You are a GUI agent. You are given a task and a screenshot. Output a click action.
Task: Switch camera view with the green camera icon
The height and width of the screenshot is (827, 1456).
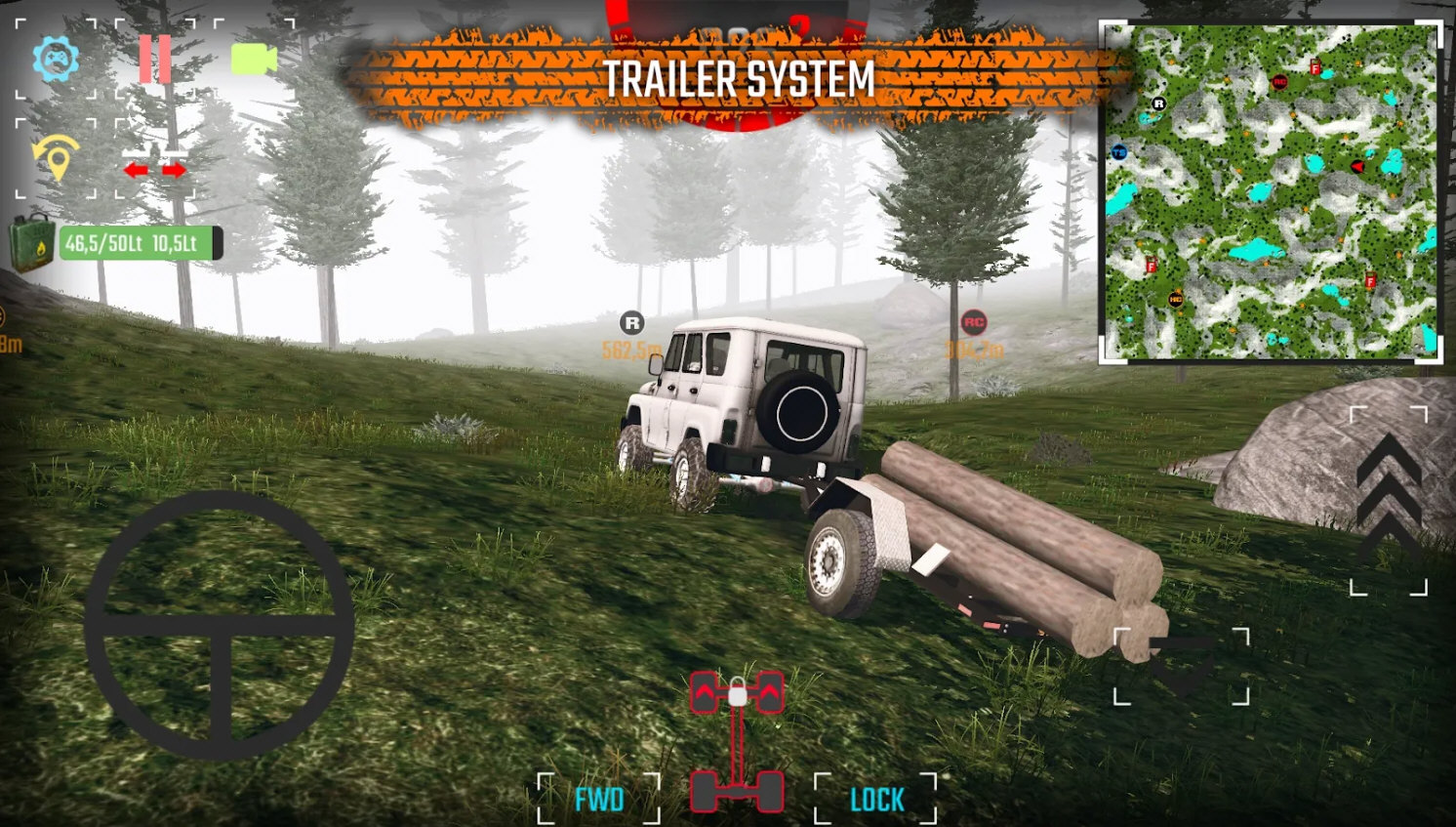(254, 60)
